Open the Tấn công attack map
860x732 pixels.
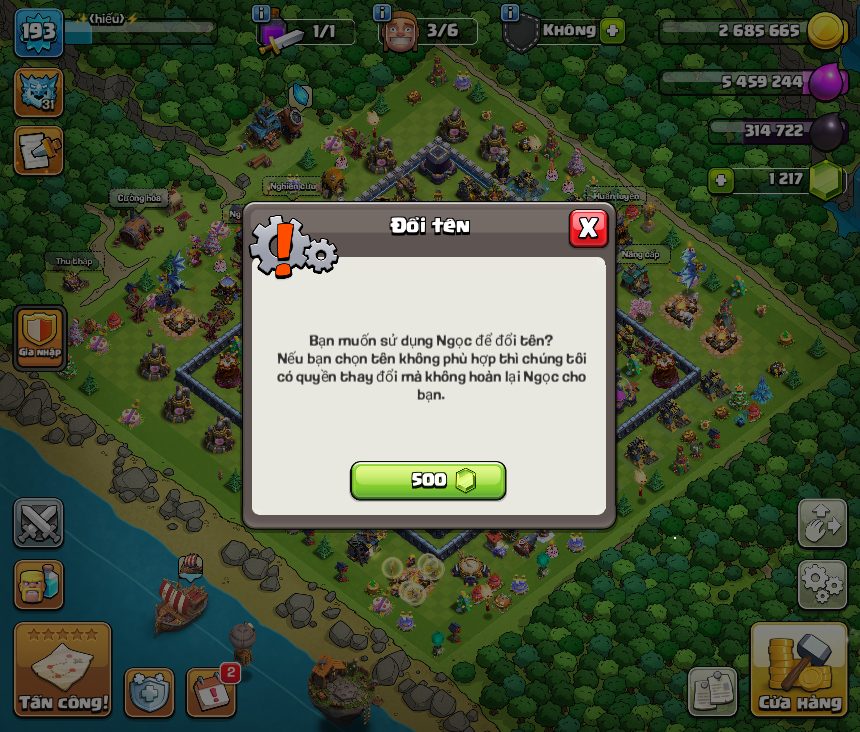click(62, 671)
